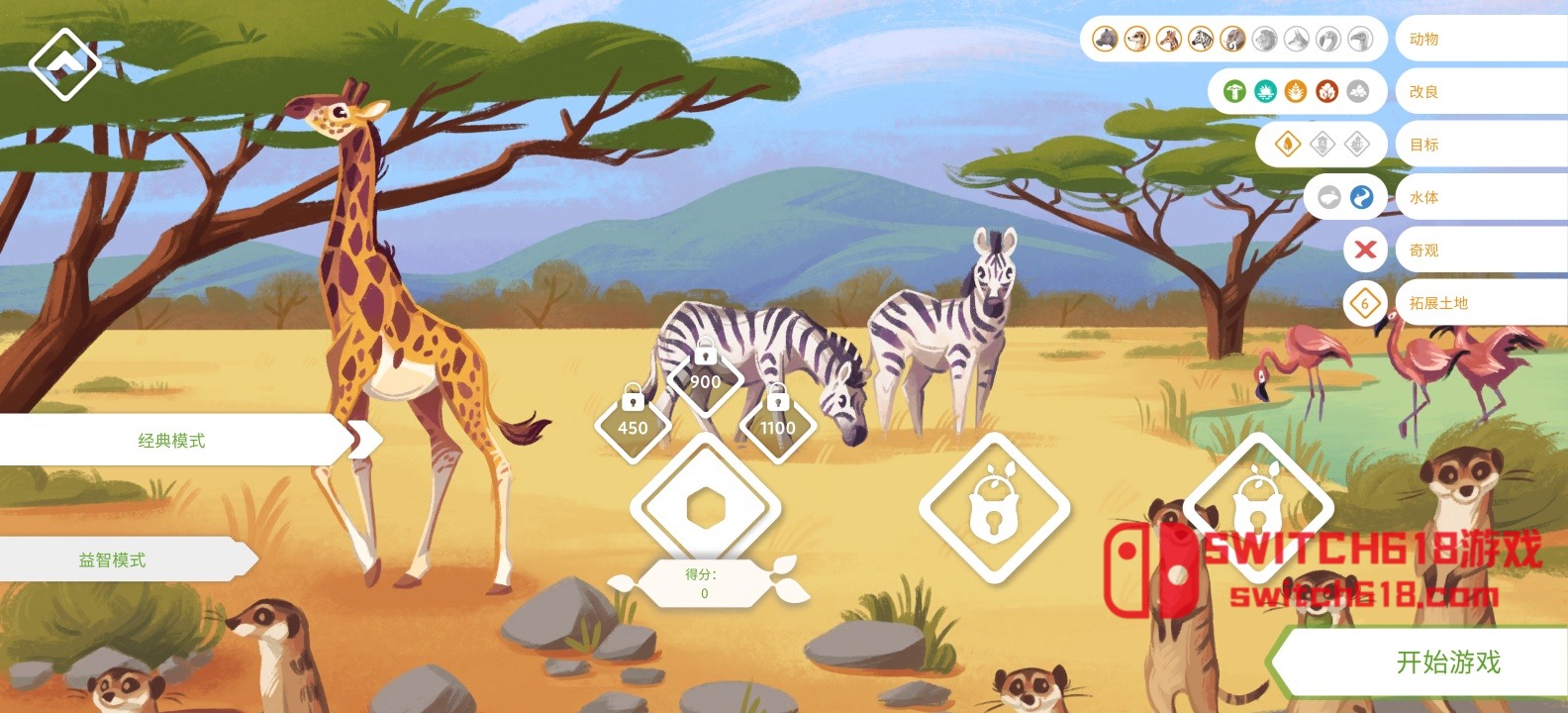Click the blue river water icon
This screenshot has width=1568, height=713.
1362,197
